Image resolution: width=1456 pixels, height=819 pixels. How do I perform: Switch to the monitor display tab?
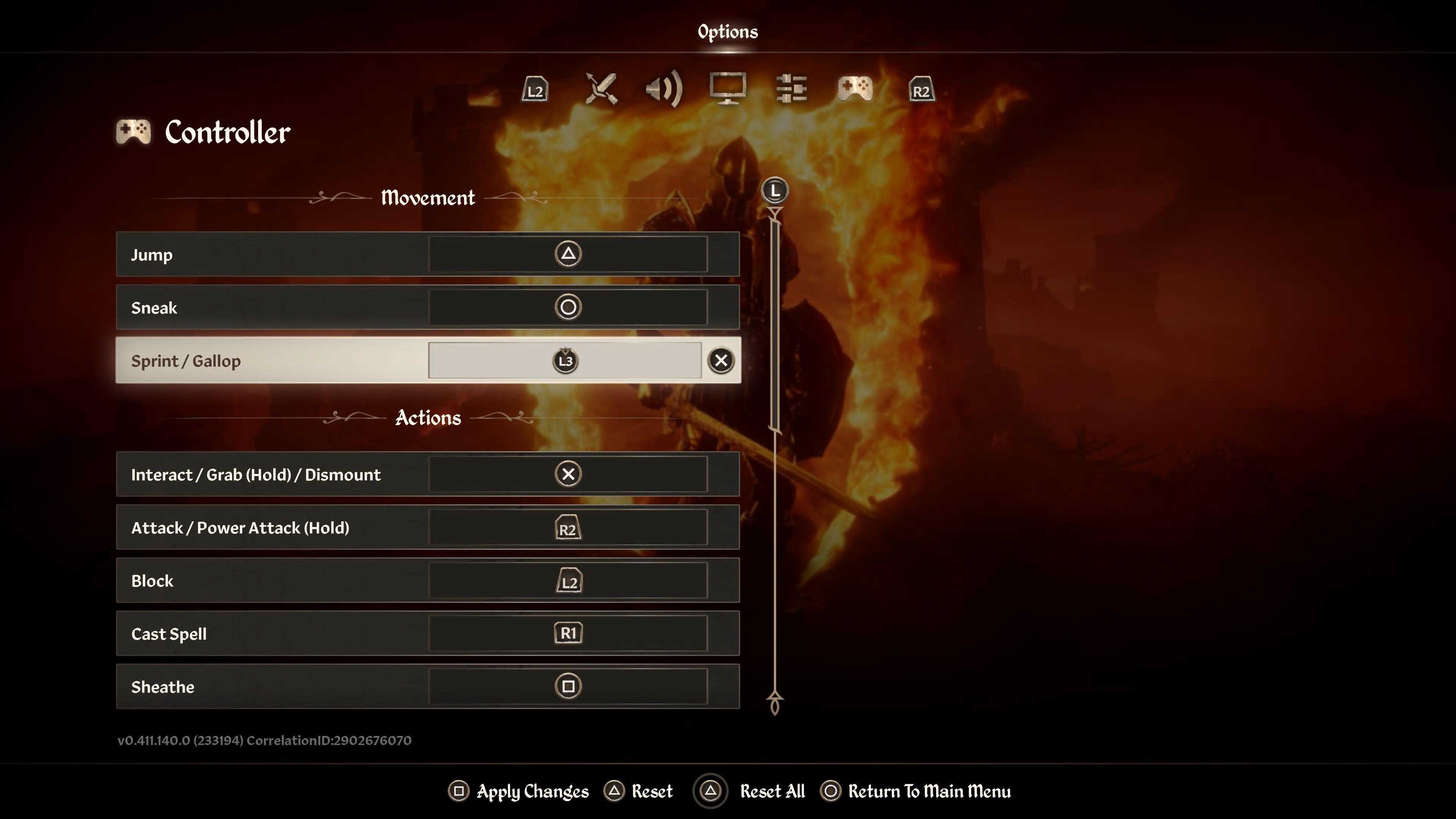(728, 89)
